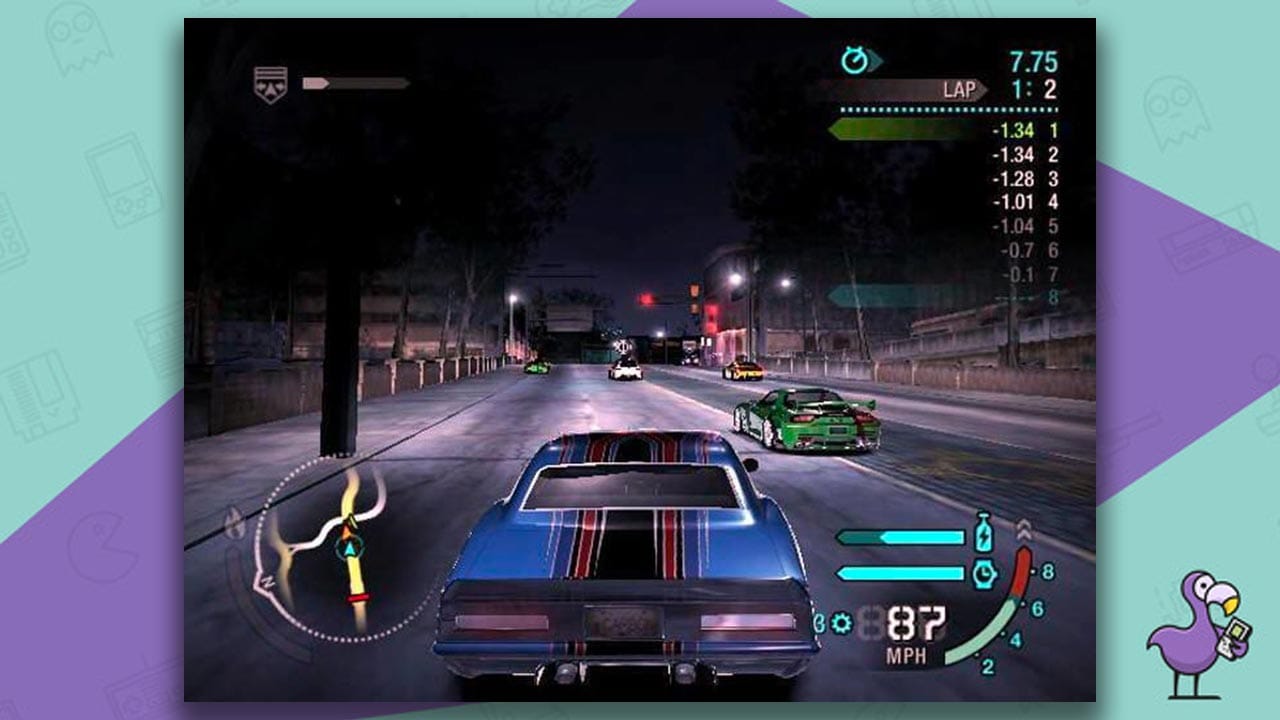Click the leftward arrowhead on the nitrous bar

coord(843,537)
